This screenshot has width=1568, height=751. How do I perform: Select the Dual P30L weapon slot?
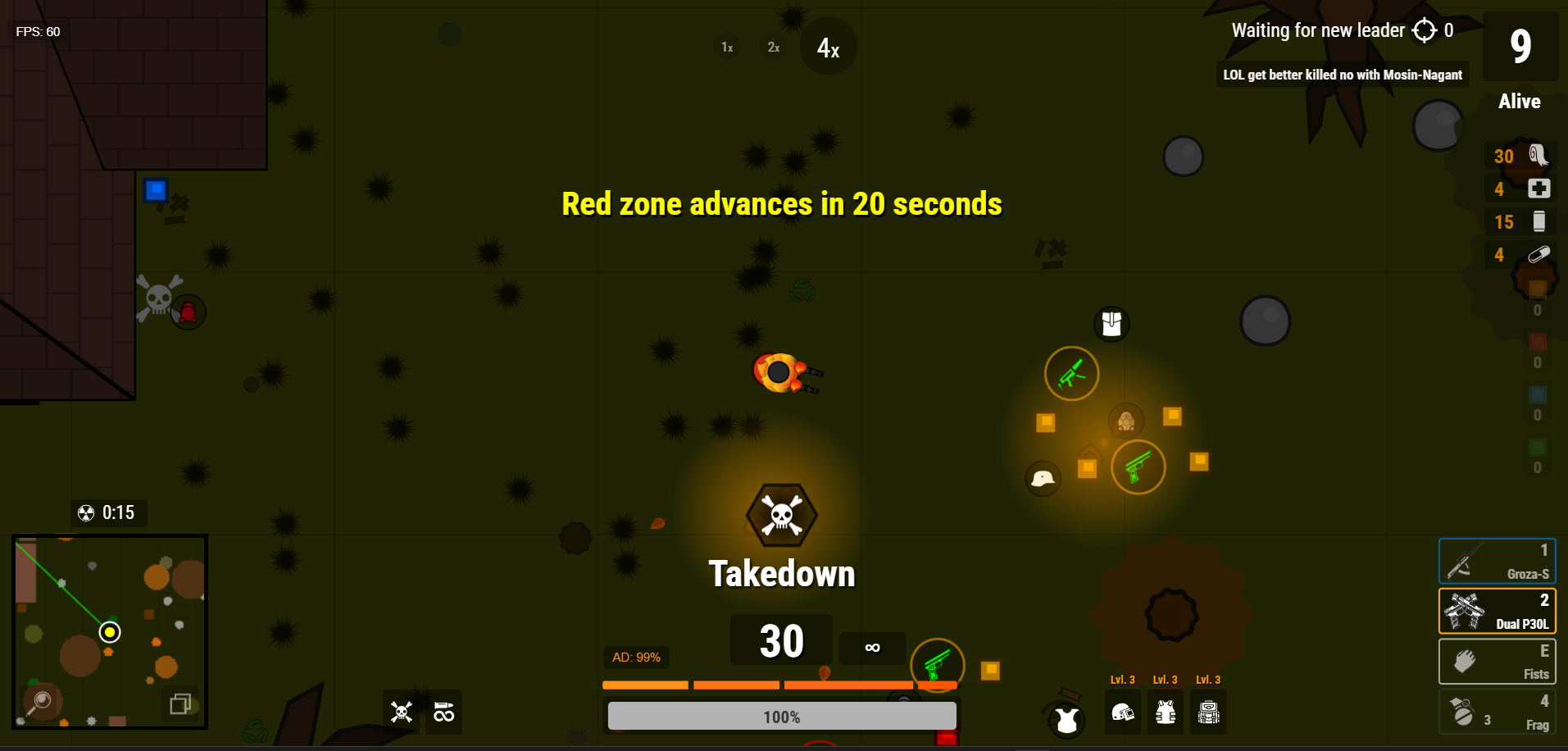click(1495, 611)
